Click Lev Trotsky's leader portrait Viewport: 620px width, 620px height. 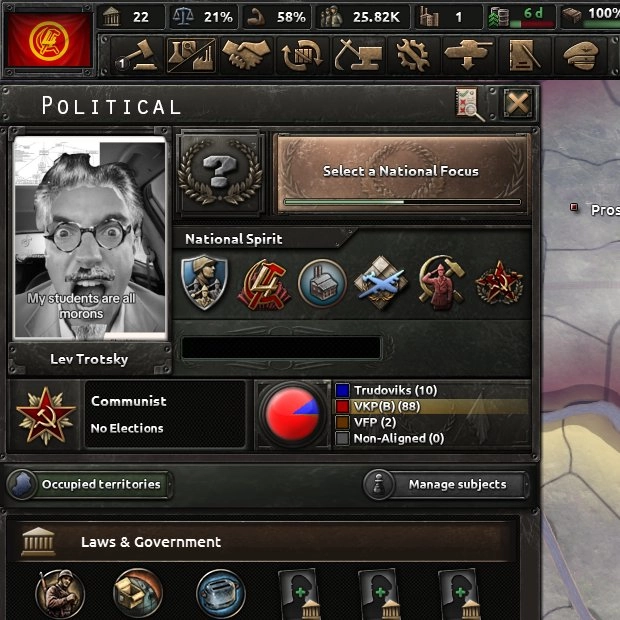click(89, 238)
